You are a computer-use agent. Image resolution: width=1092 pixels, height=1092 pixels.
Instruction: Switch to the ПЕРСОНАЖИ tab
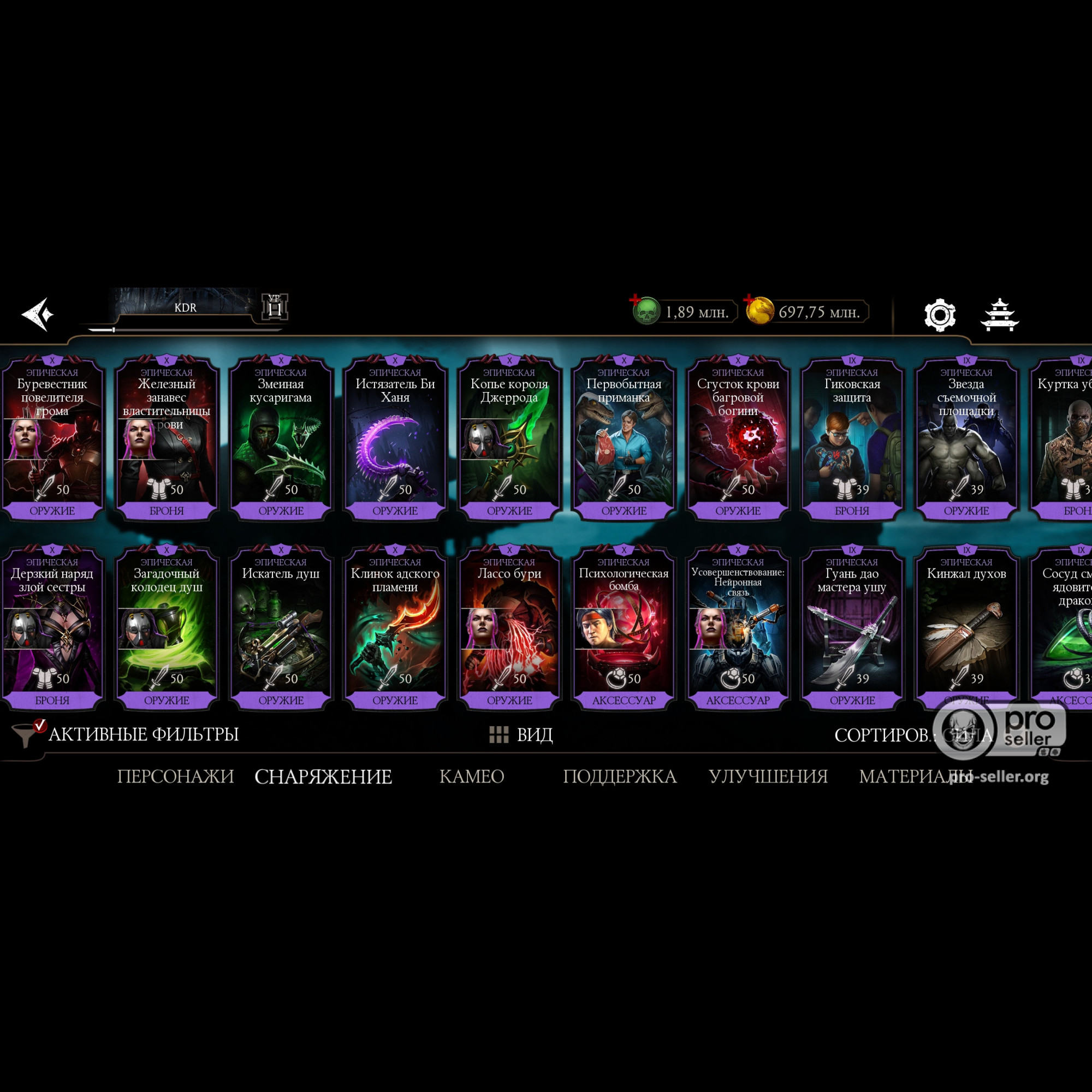pyautogui.click(x=175, y=776)
